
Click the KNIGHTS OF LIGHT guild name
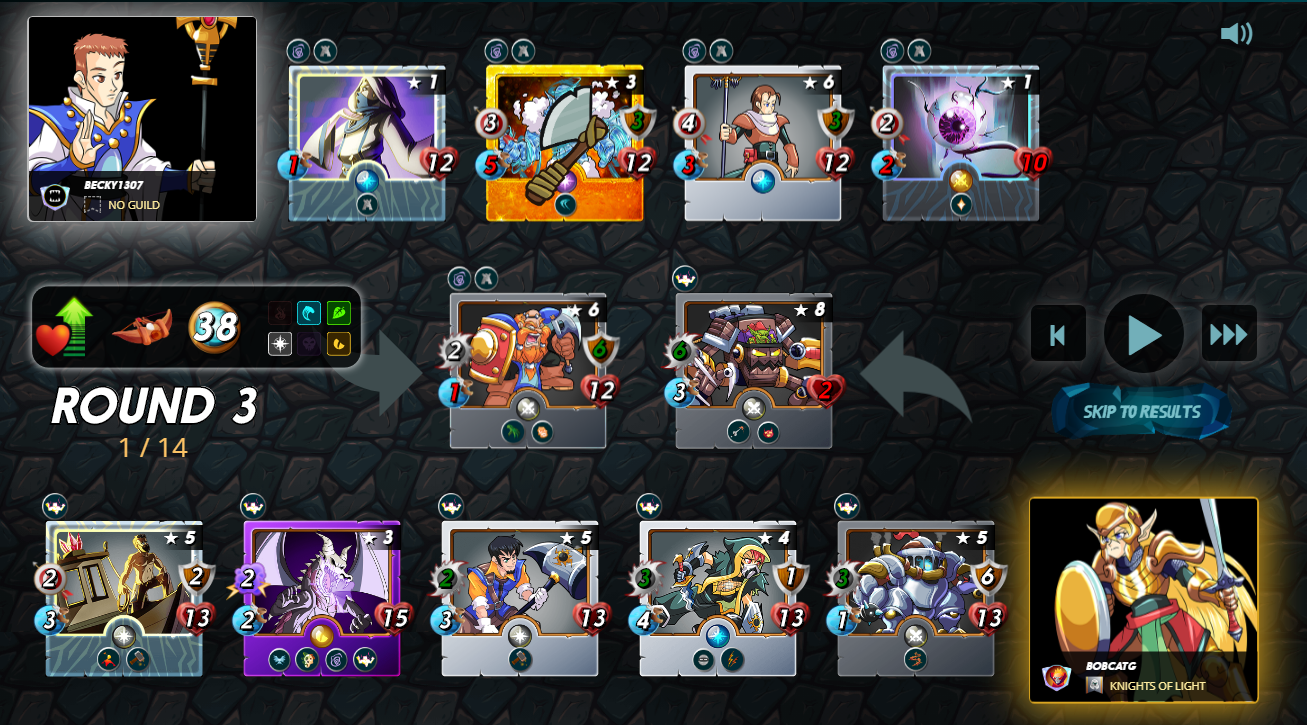[x=1155, y=688]
